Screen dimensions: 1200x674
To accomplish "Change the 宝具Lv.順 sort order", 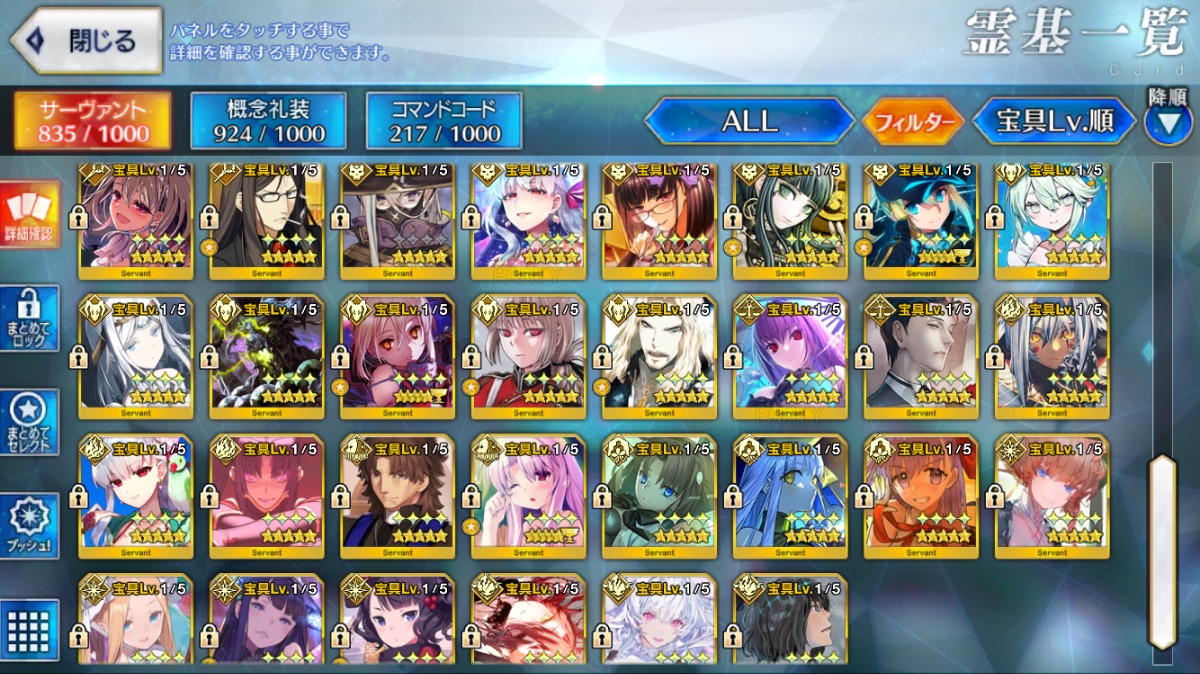I will tap(1054, 122).
